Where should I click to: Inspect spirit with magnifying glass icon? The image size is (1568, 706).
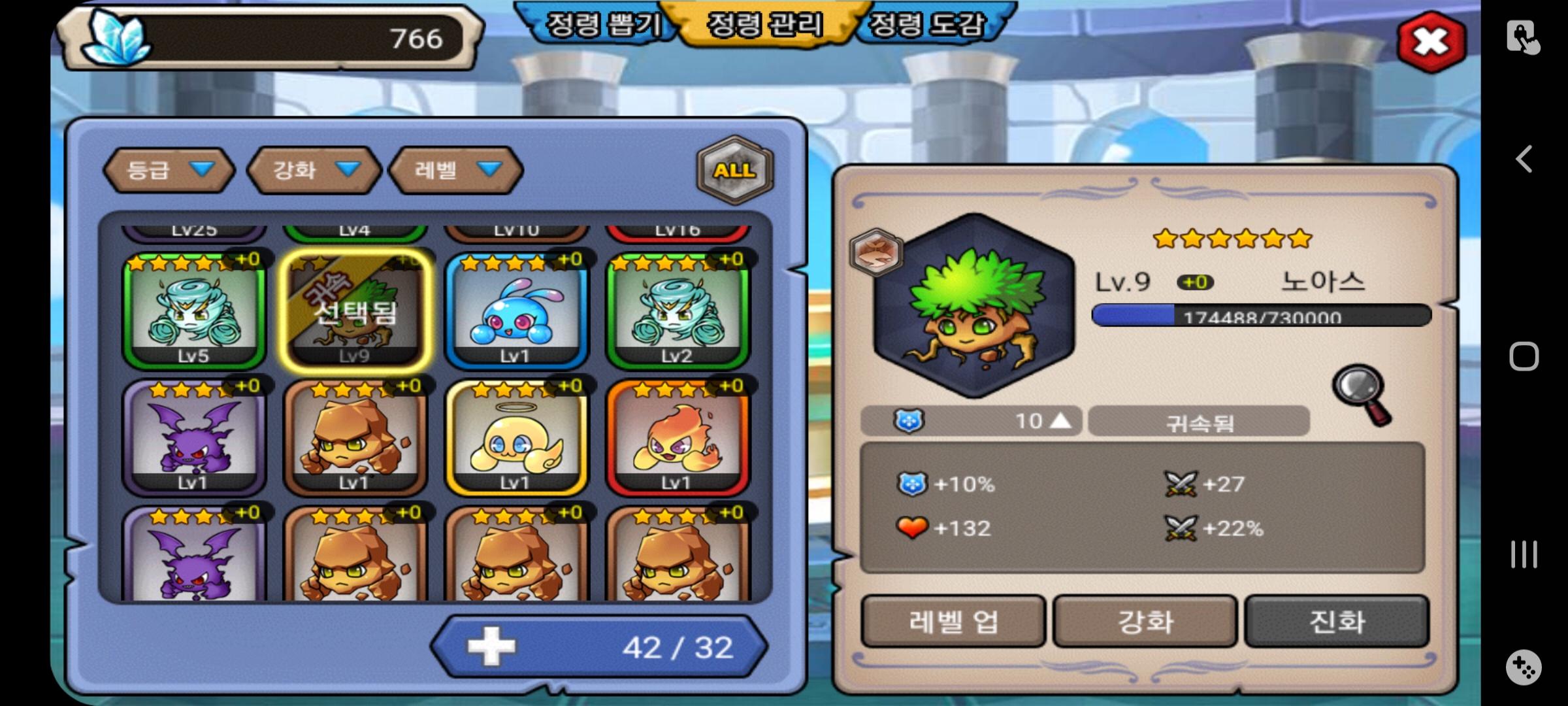coord(1362,394)
